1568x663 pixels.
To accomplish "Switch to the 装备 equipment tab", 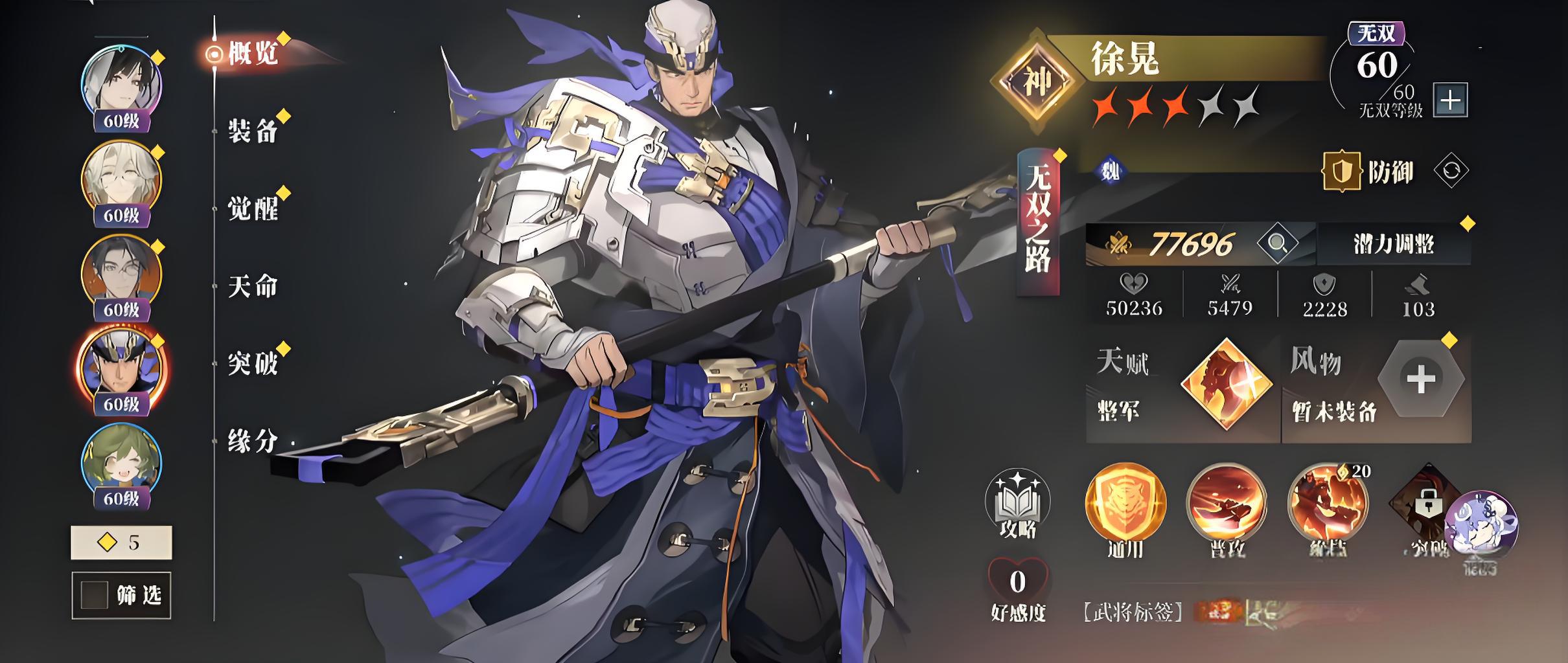I will [253, 131].
